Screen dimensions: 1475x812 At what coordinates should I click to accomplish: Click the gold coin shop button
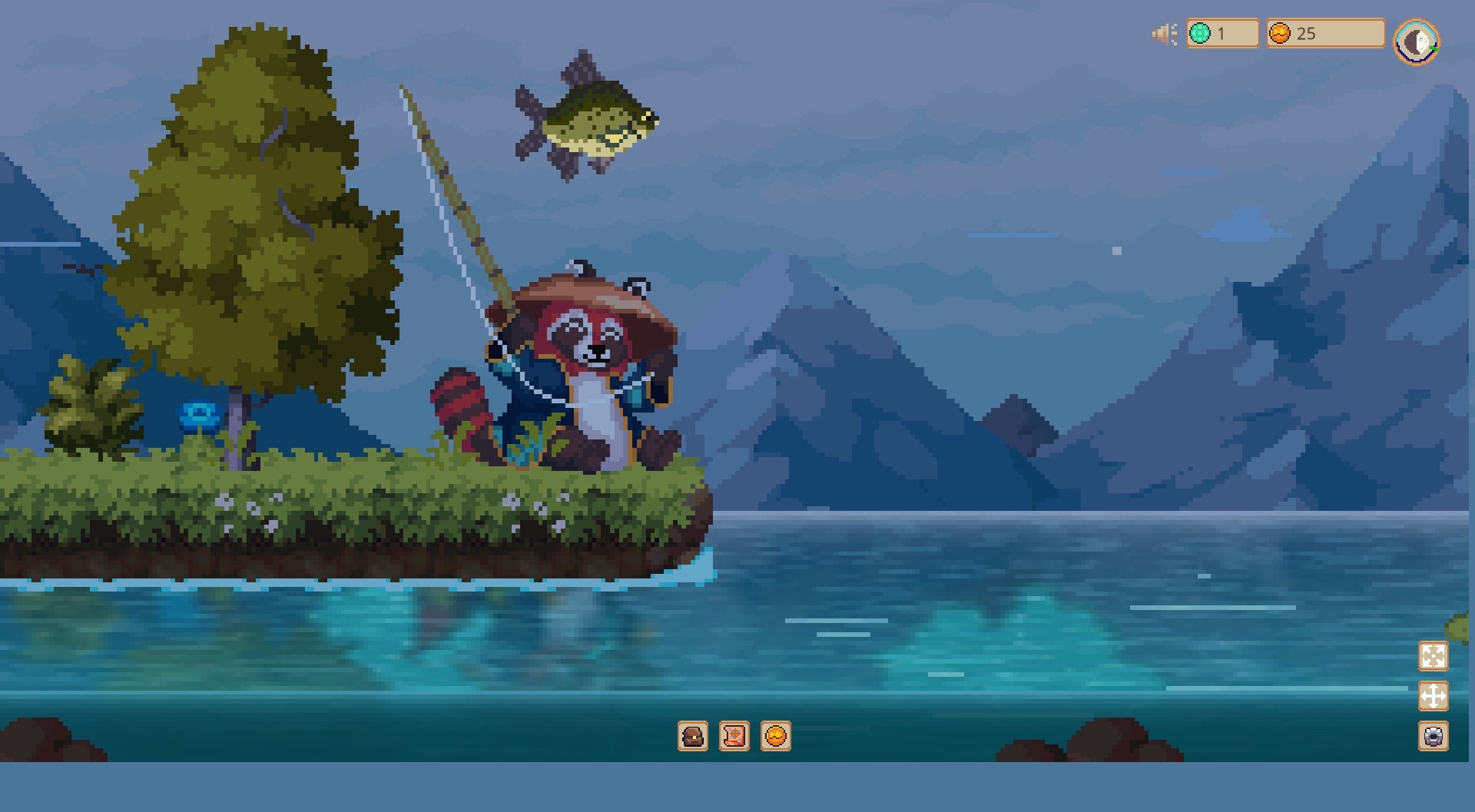point(776,736)
